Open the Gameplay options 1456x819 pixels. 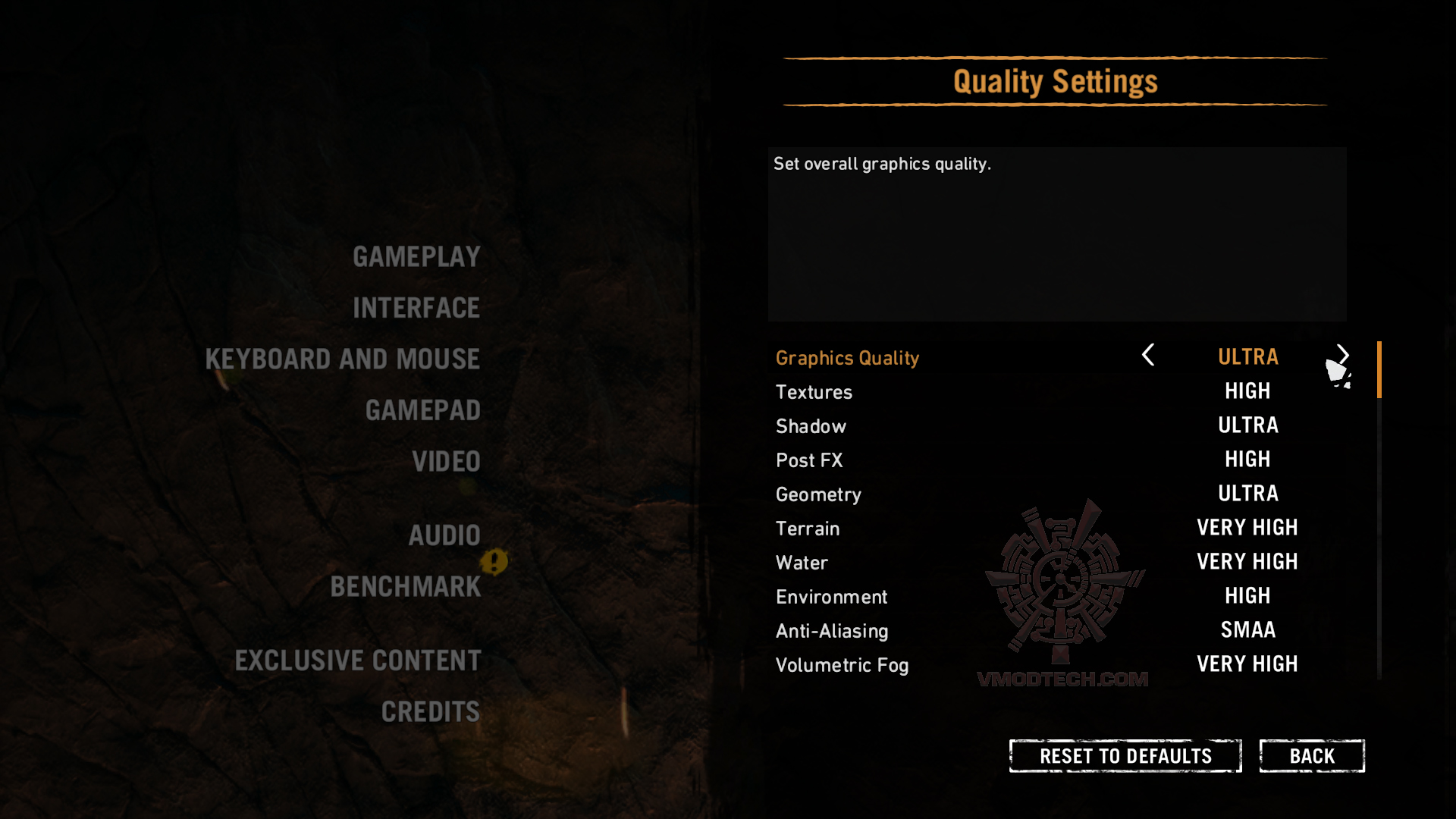coord(416,257)
